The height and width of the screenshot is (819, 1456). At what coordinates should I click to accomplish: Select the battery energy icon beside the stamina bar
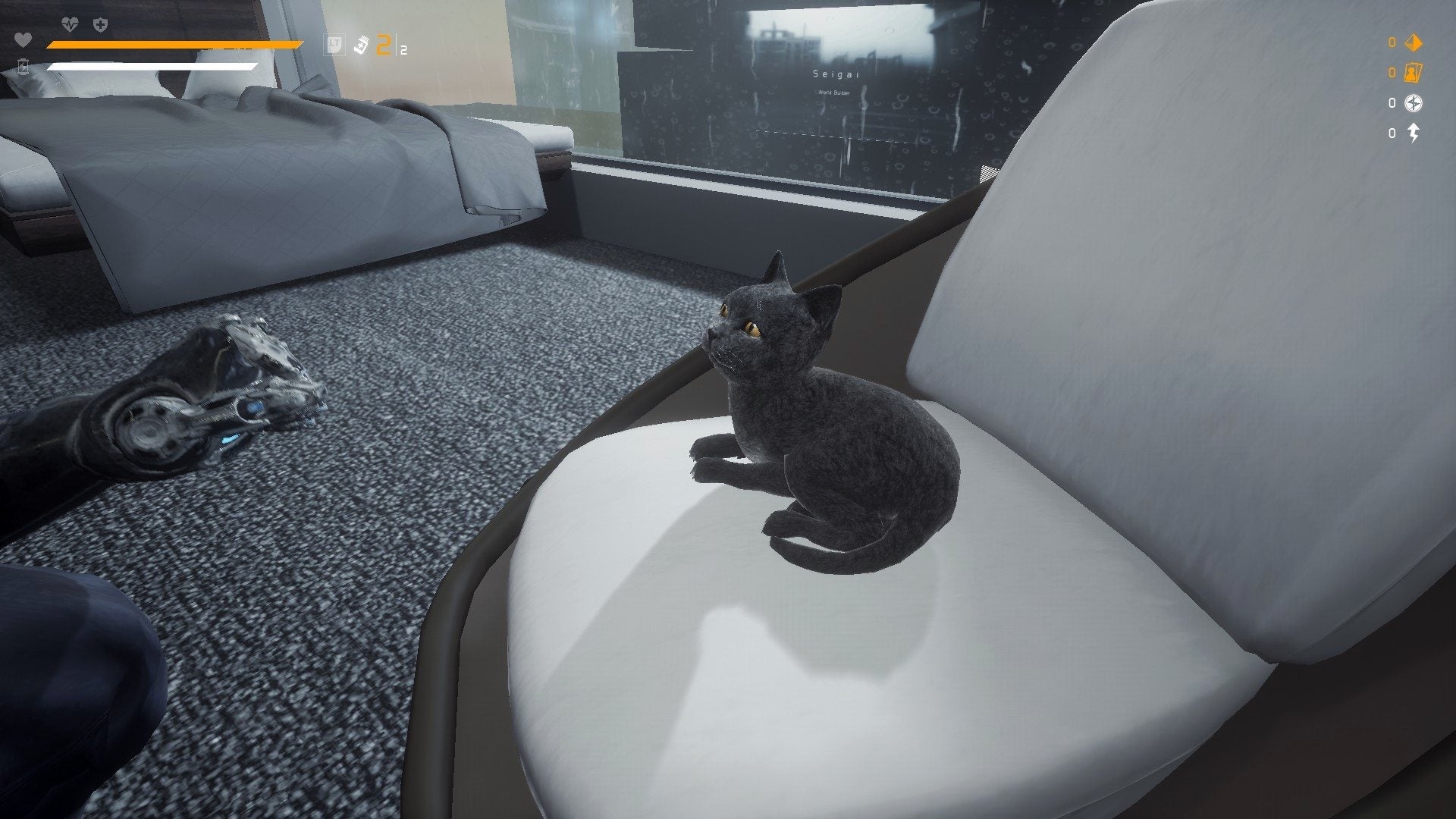pos(22,67)
